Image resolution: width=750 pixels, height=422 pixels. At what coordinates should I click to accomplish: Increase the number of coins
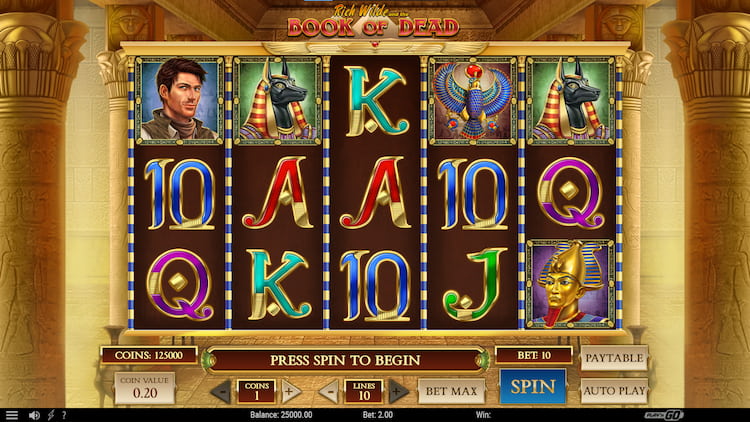pyautogui.click(x=290, y=391)
